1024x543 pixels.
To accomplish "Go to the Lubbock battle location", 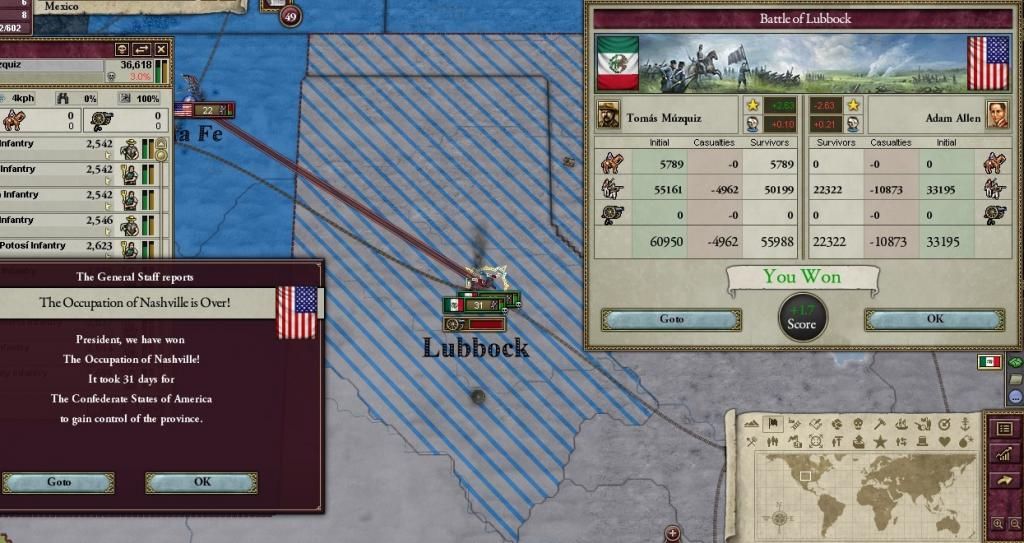I will coord(671,320).
